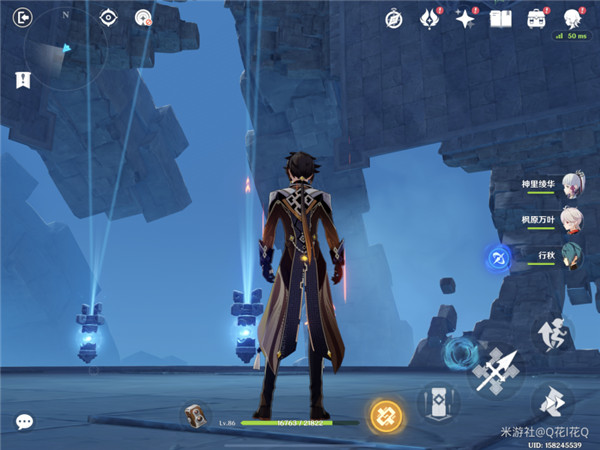Open the events flame-wing icon

pos(430,19)
